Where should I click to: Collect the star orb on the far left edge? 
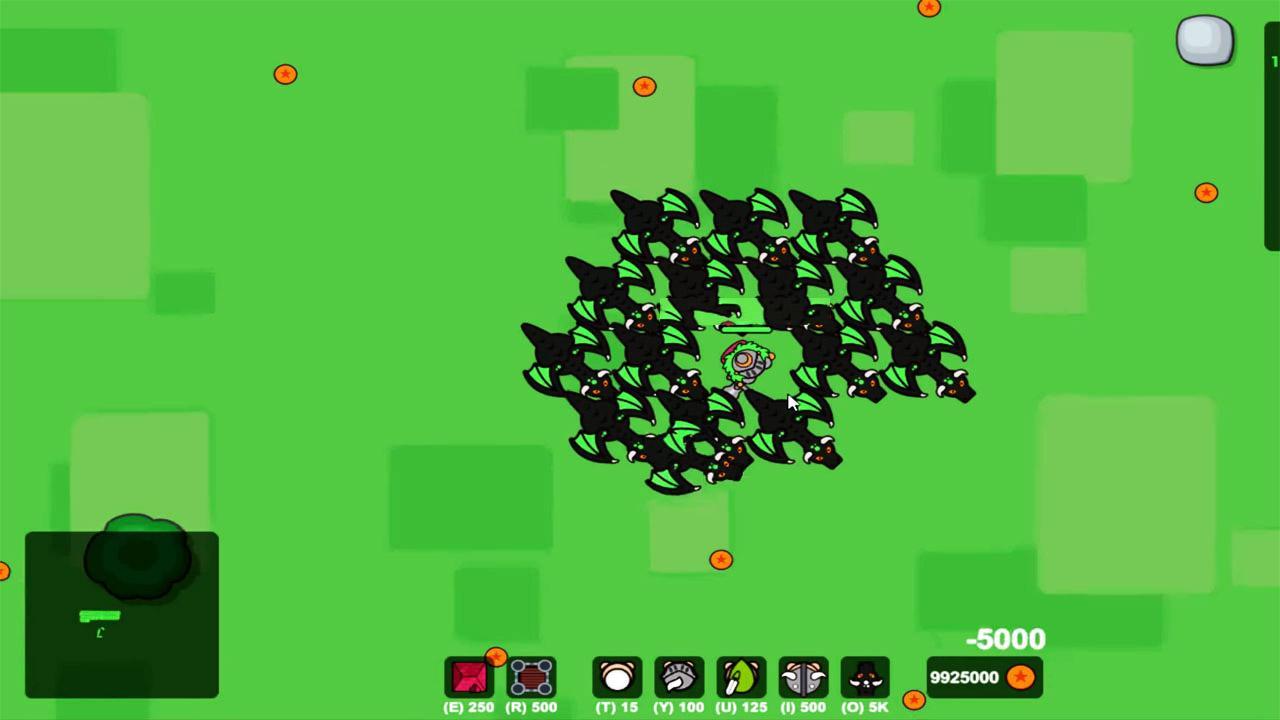5,571
